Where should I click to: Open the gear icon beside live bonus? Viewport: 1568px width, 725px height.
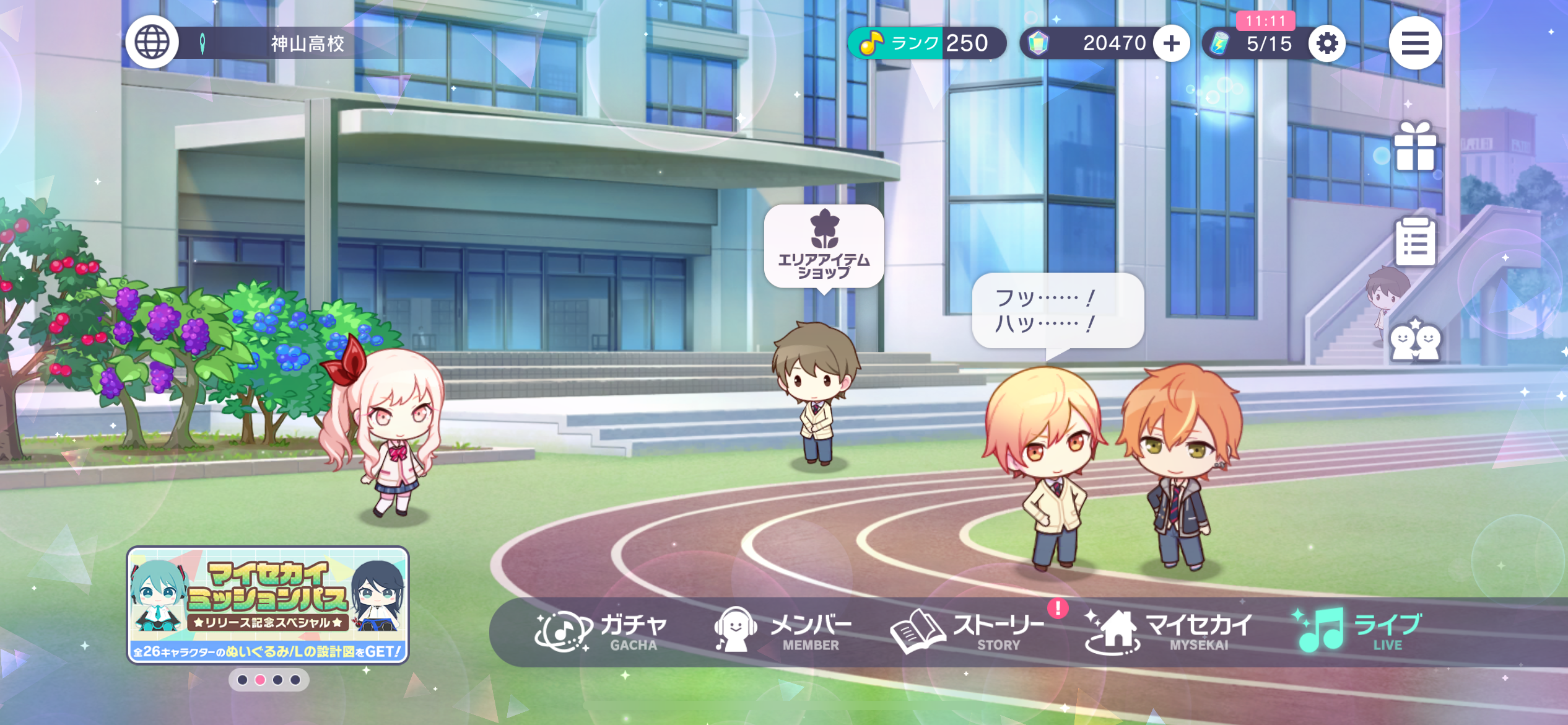point(1326,43)
